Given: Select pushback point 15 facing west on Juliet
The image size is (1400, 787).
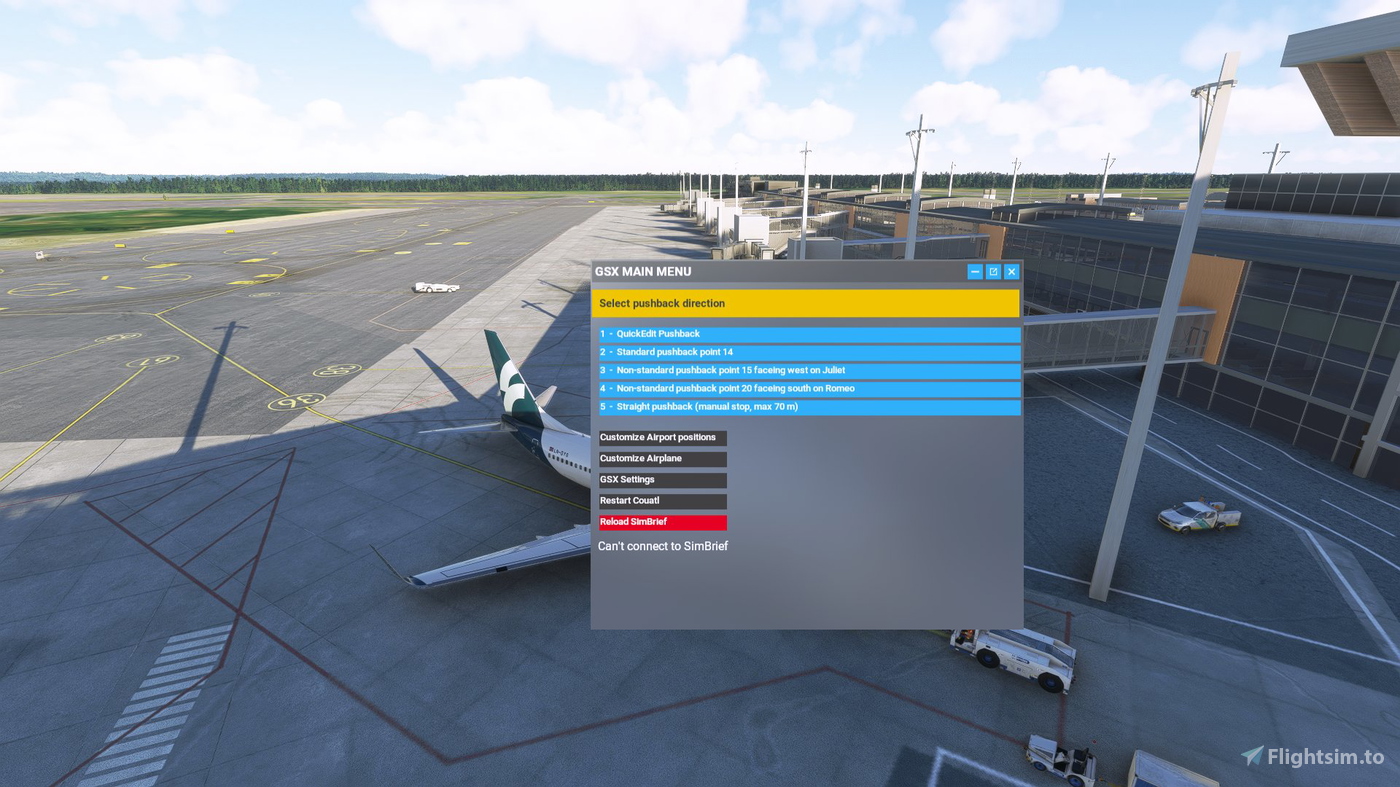Looking at the screenshot, I should tap(806, 370).
